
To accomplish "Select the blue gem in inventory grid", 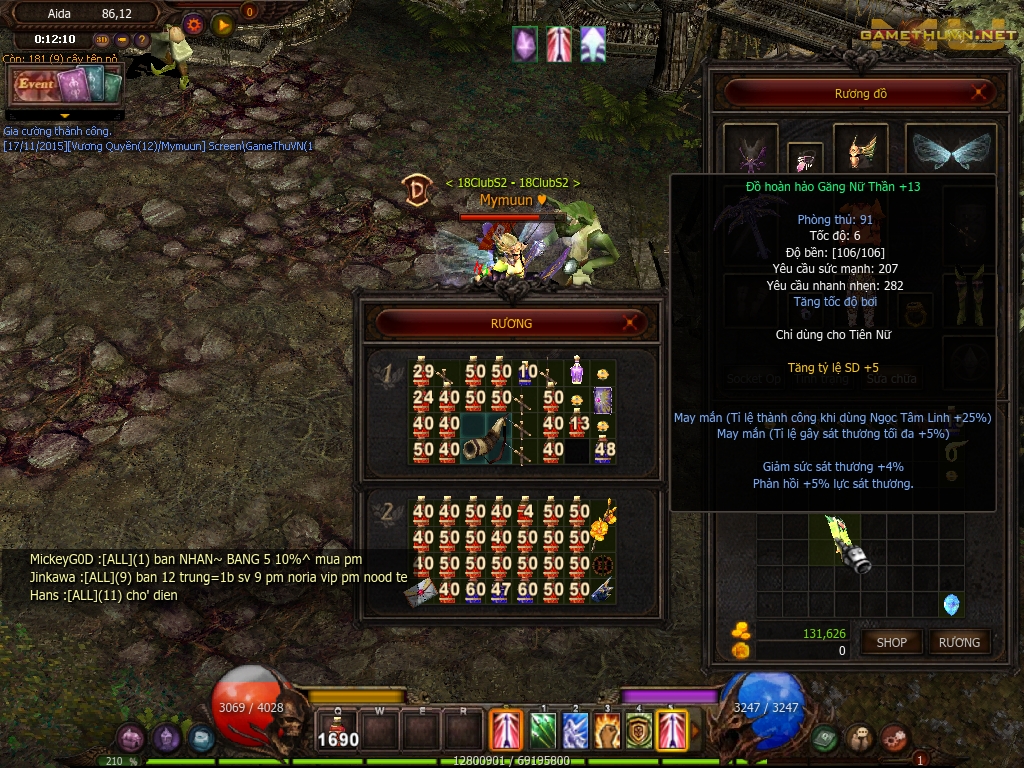I will [951, 604].
